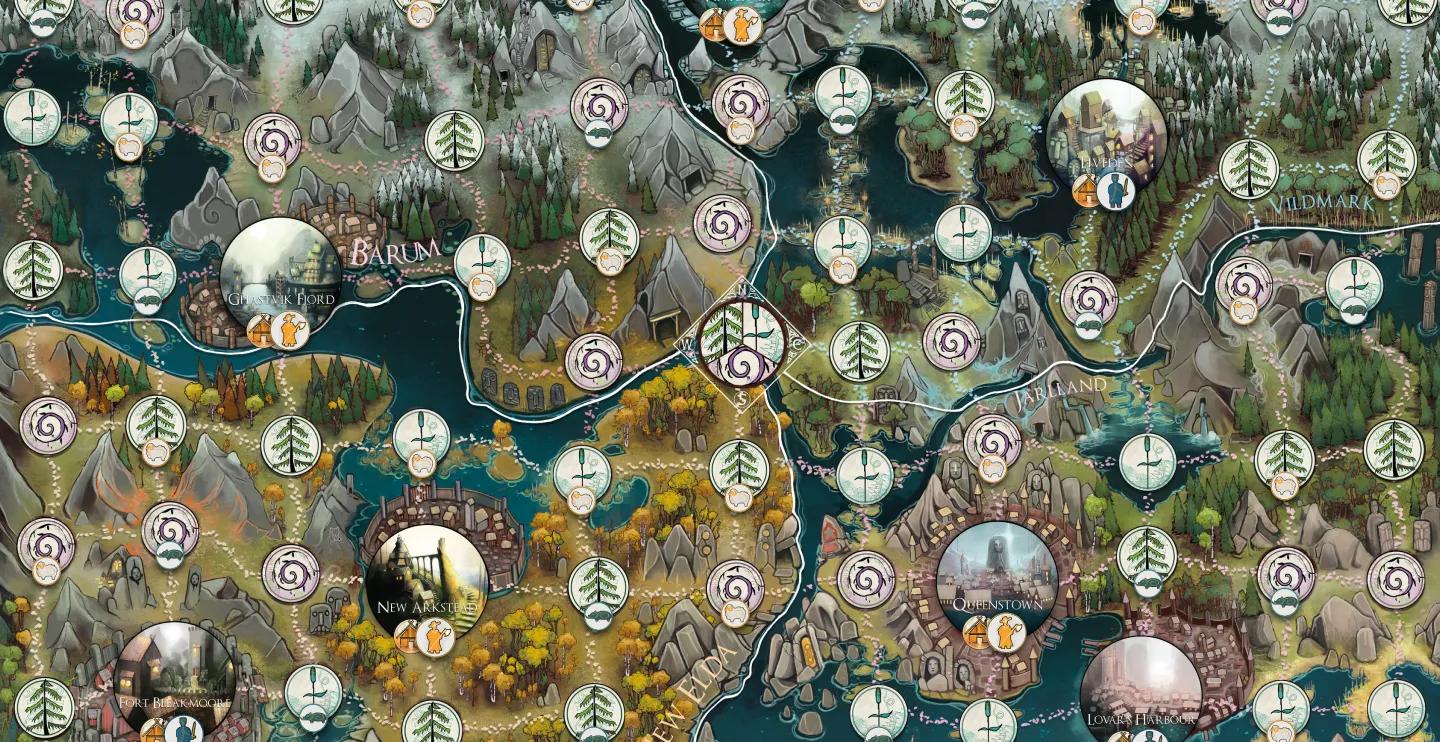Select the orange figure icon under Queenstown
This screenshot has width=1440, height=742.
(1007, 632)
